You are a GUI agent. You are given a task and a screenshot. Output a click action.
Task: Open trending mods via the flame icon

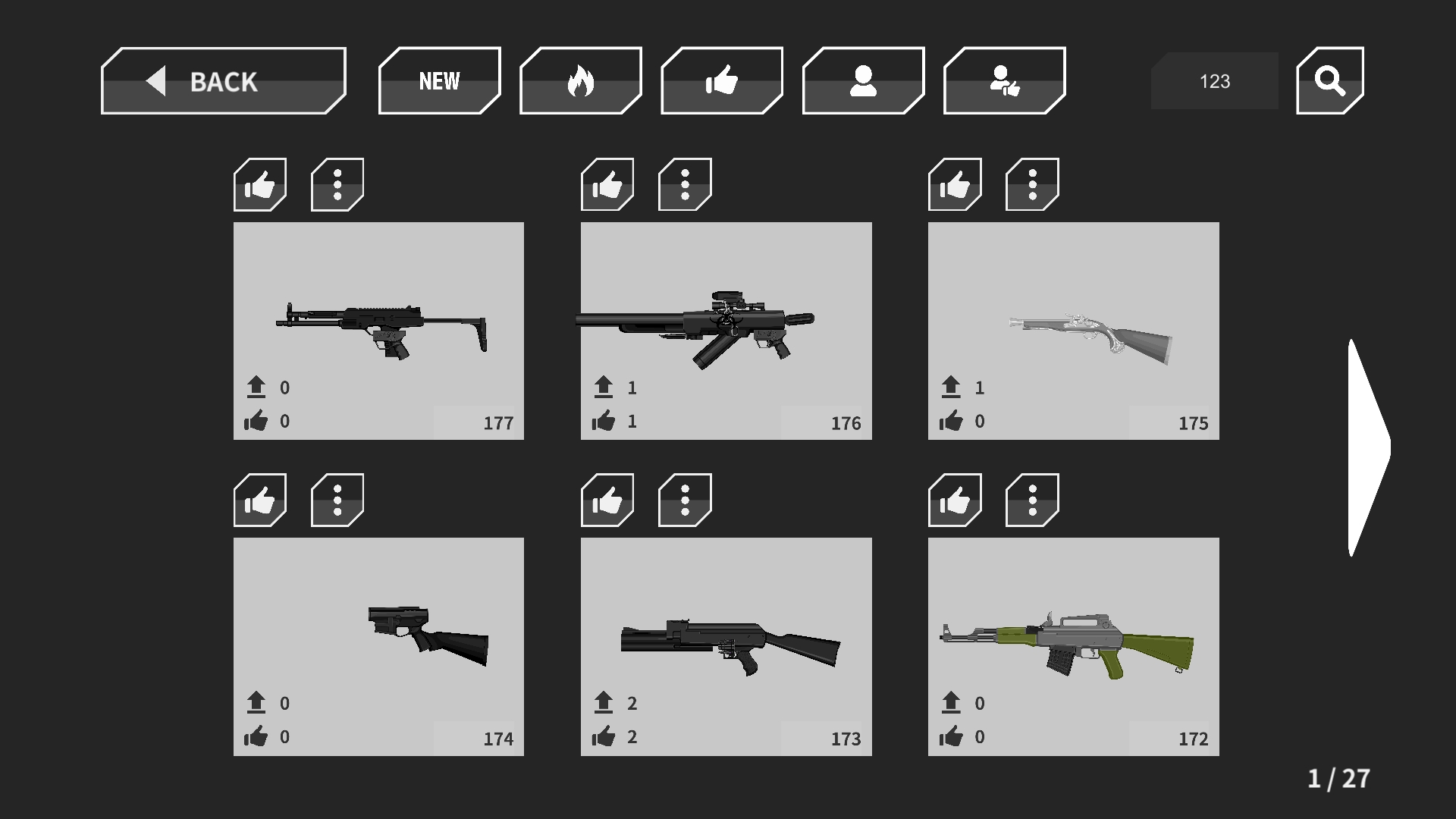[581, 80]
